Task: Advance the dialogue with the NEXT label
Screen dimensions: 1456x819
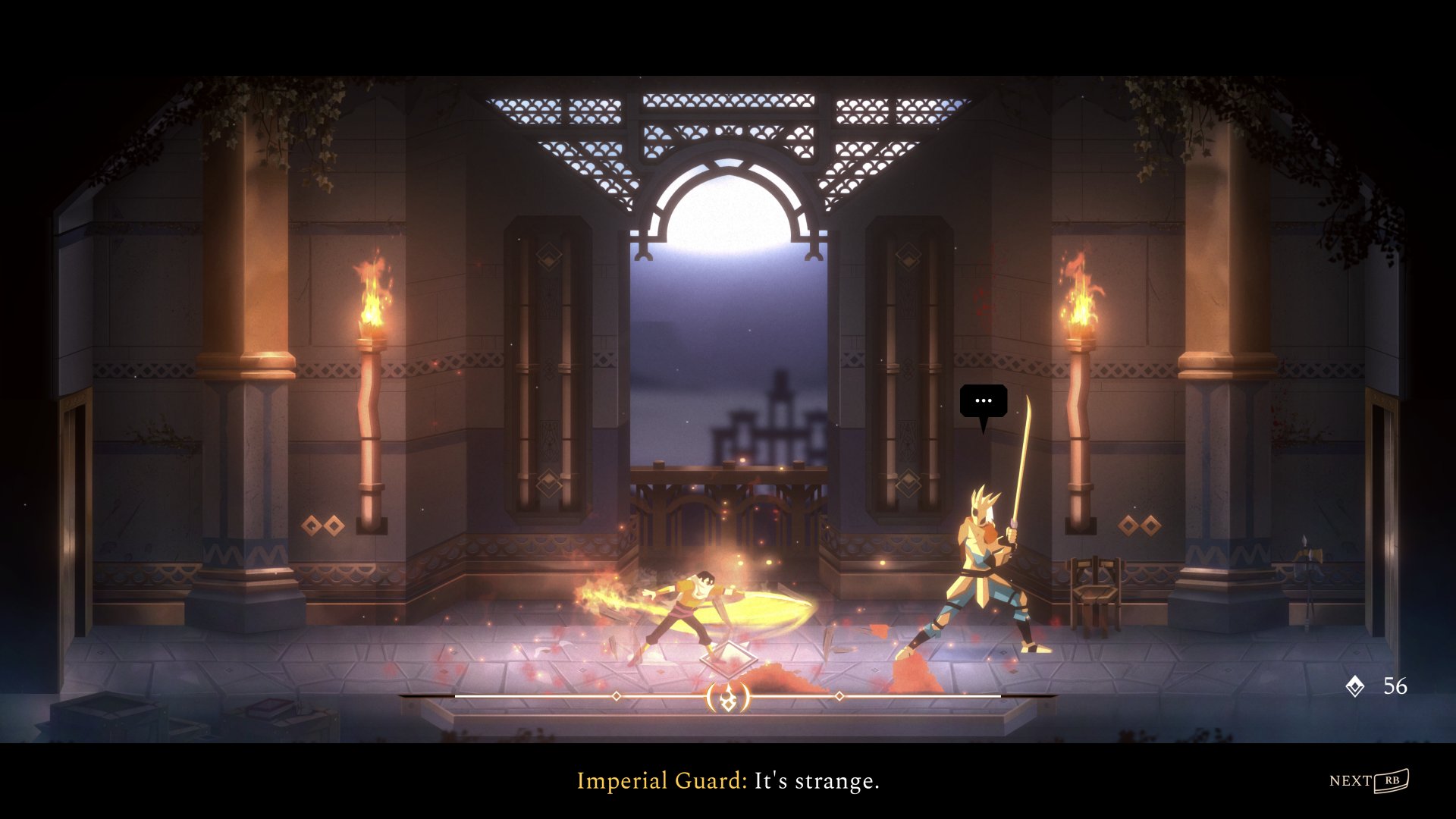Action: pos(1351,780)
